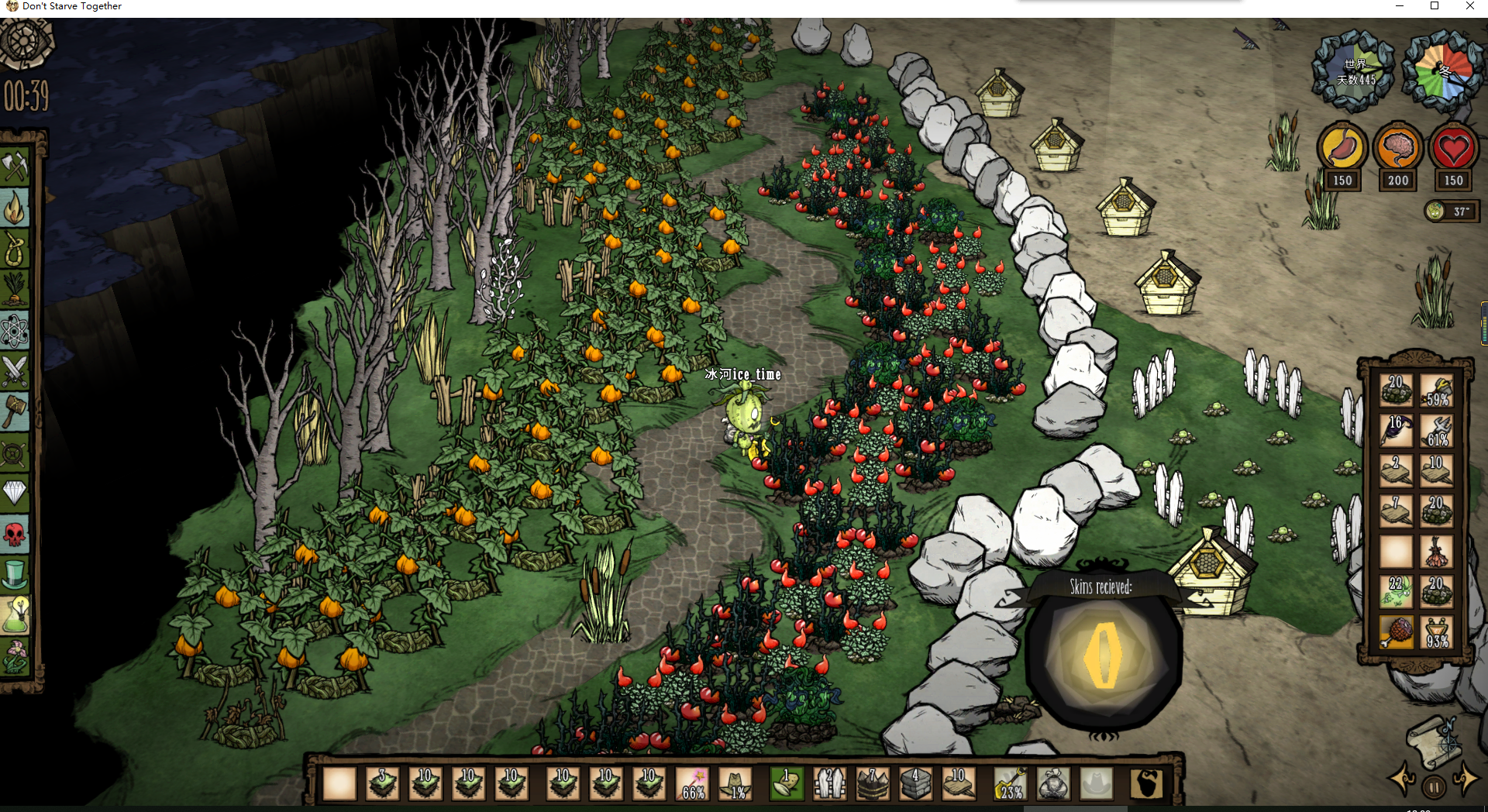The image size is (1488, 812).
Task: Open the Refine diamond crafting tab
Action: pyautogui.click(x=15, y=491)
